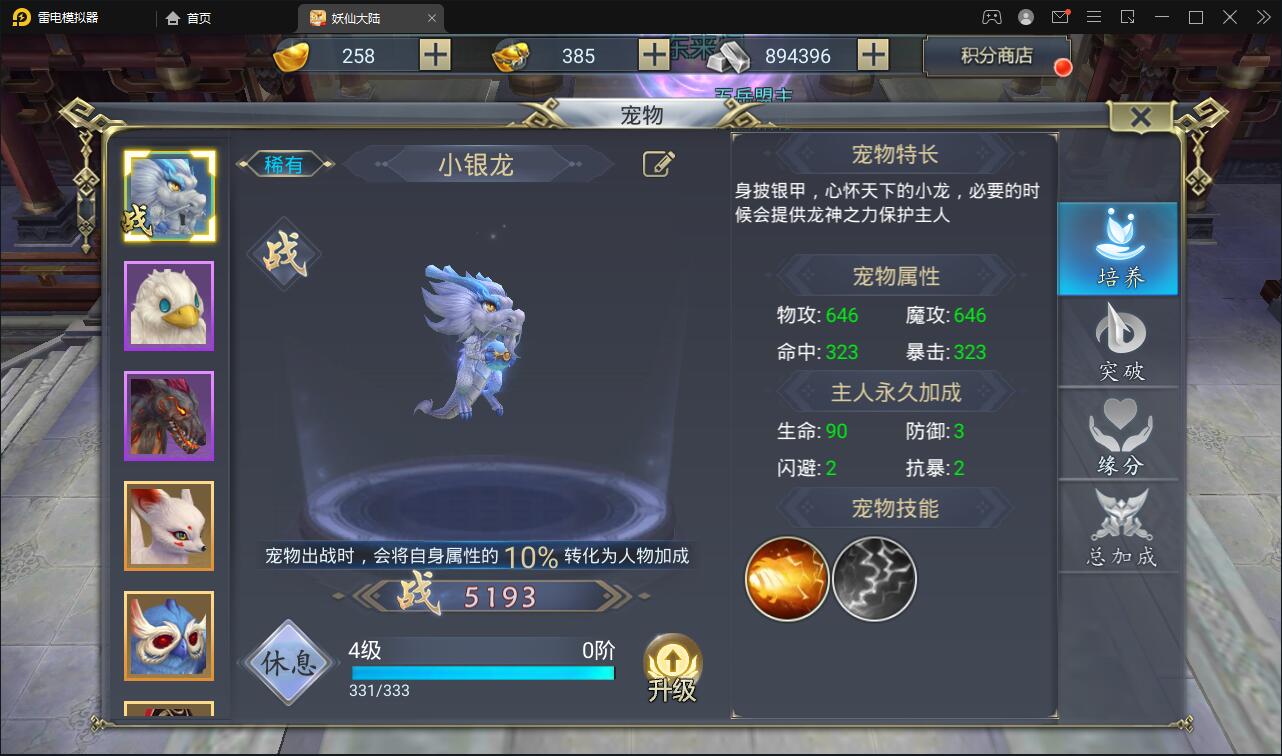
Task: Open the fireball pet skill icon
Action: point(786,577)
